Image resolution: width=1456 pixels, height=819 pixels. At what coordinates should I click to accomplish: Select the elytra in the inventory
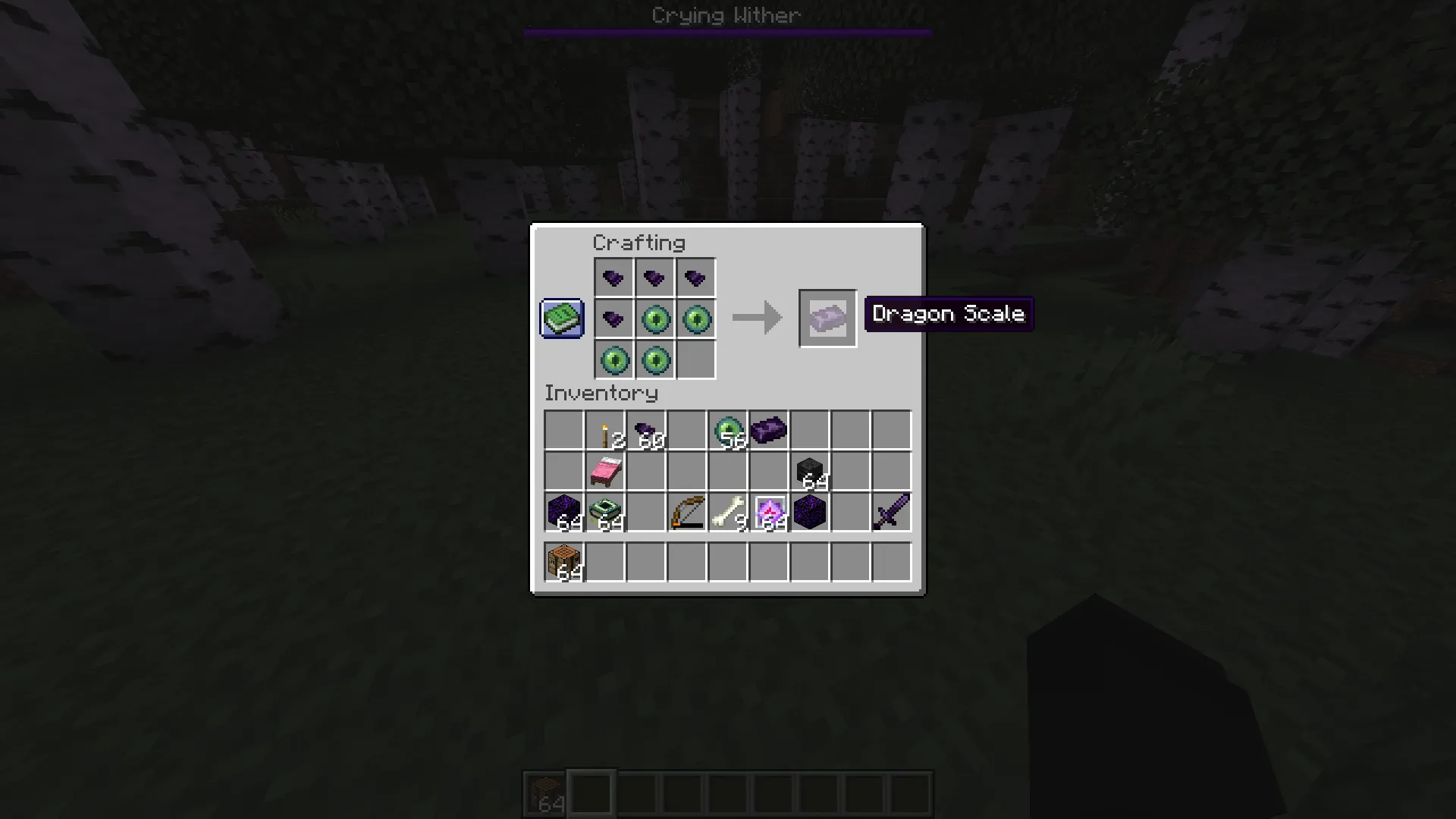[768, 431]
